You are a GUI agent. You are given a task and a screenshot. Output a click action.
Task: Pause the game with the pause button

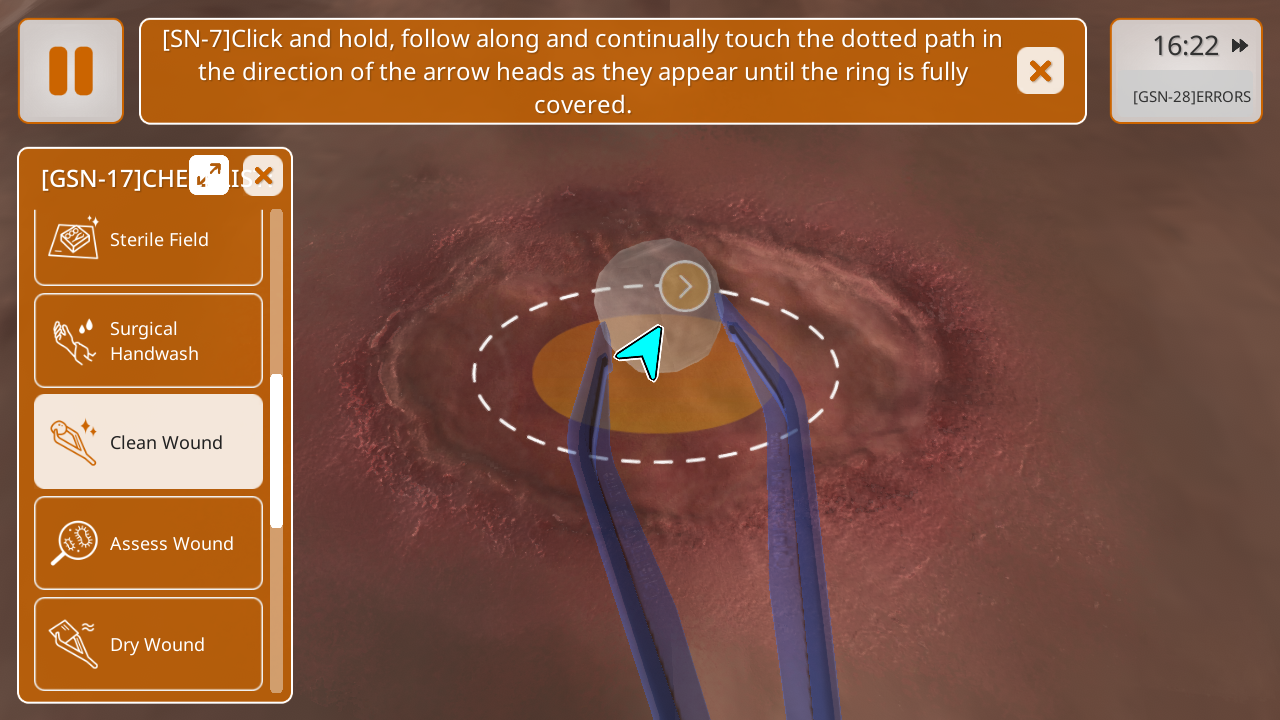tap(71, 71)
